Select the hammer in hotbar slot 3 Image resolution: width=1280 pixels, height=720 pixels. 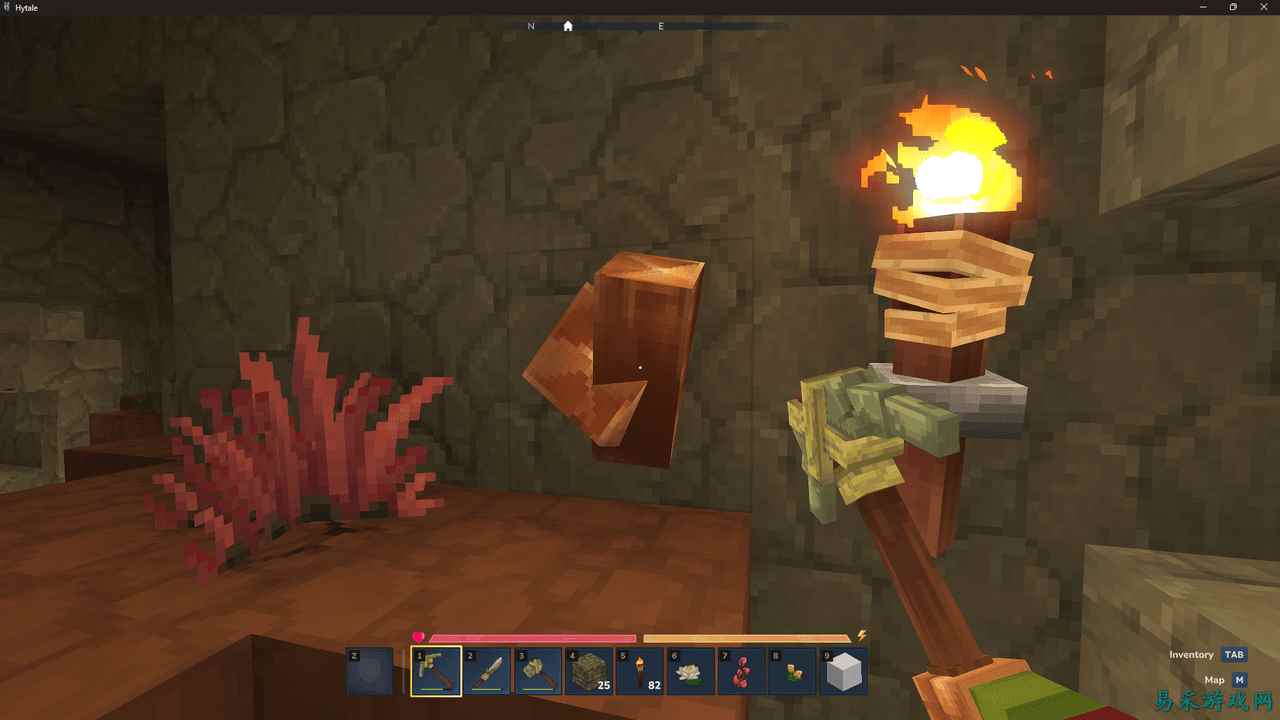pos(539,669)
